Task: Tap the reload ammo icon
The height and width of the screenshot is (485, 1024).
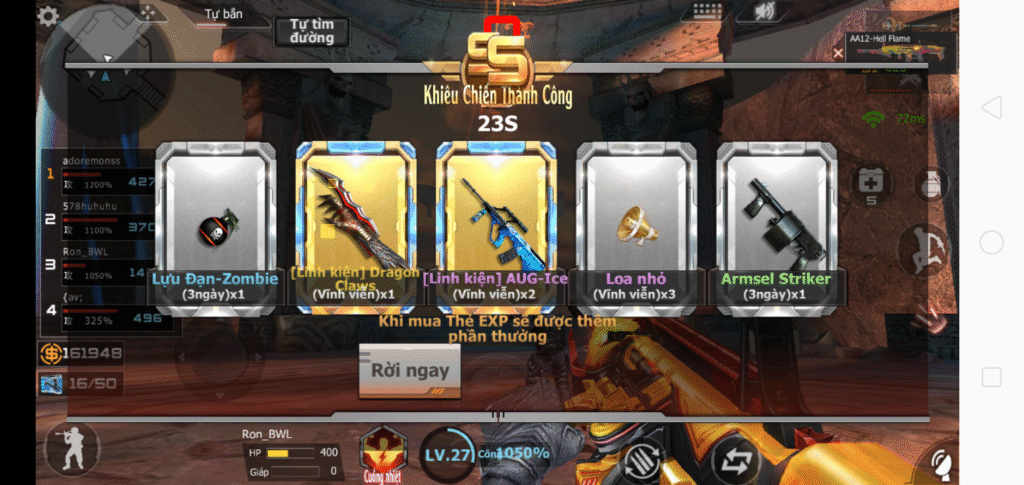Action: coord(643,461)
